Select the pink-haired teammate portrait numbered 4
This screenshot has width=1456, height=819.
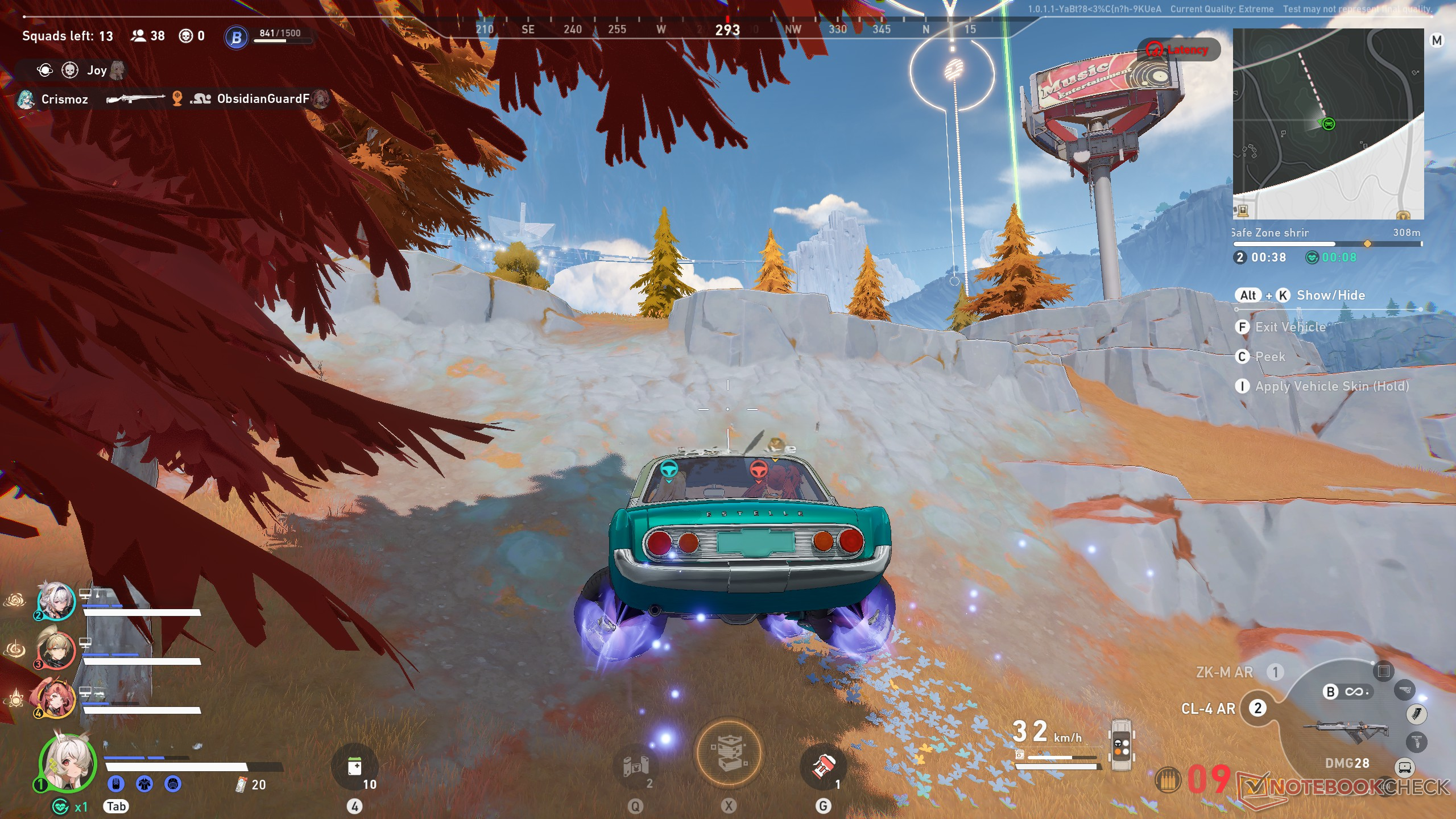[x=56, y=699]
